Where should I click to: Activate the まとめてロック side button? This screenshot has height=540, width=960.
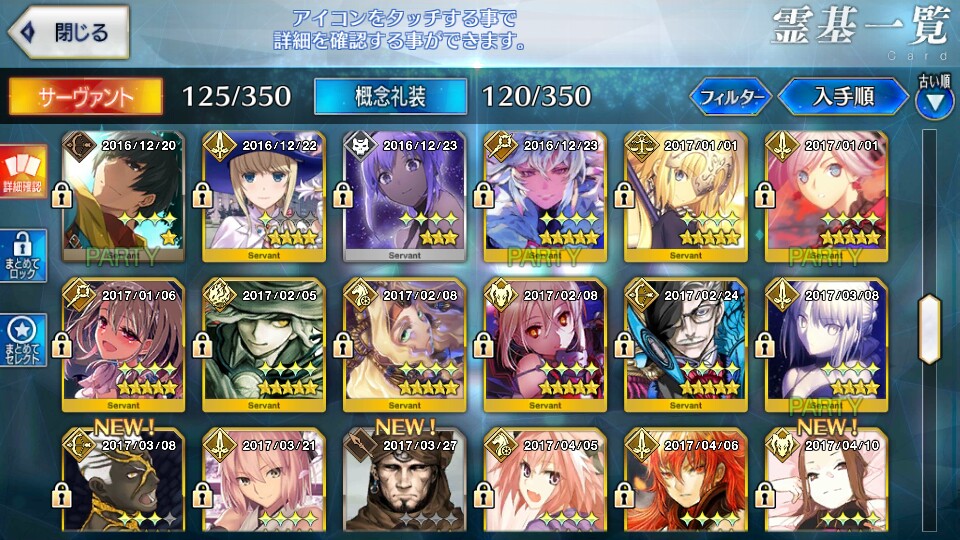22,257
